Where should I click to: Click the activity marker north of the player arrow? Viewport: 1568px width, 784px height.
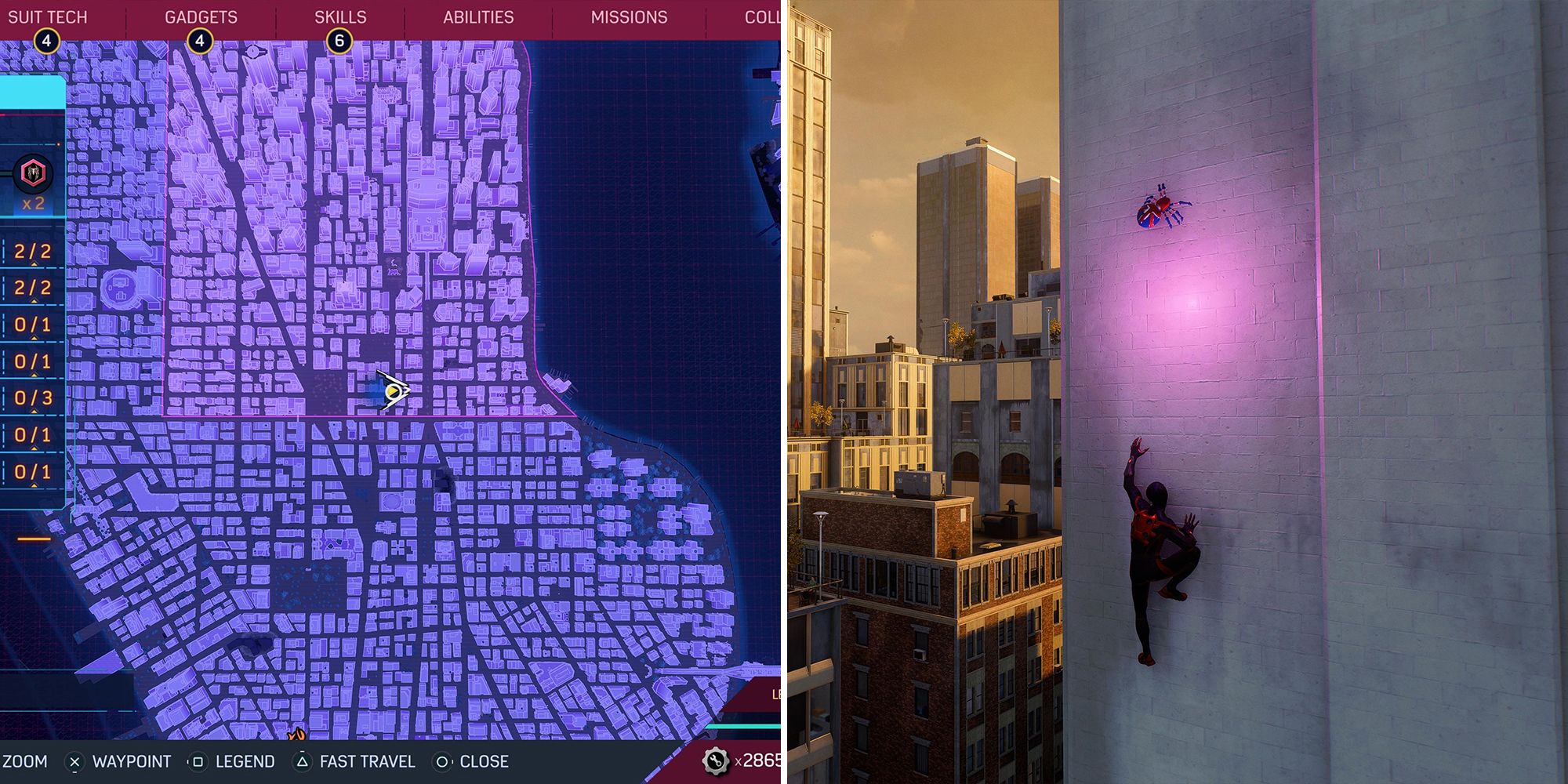392,267
